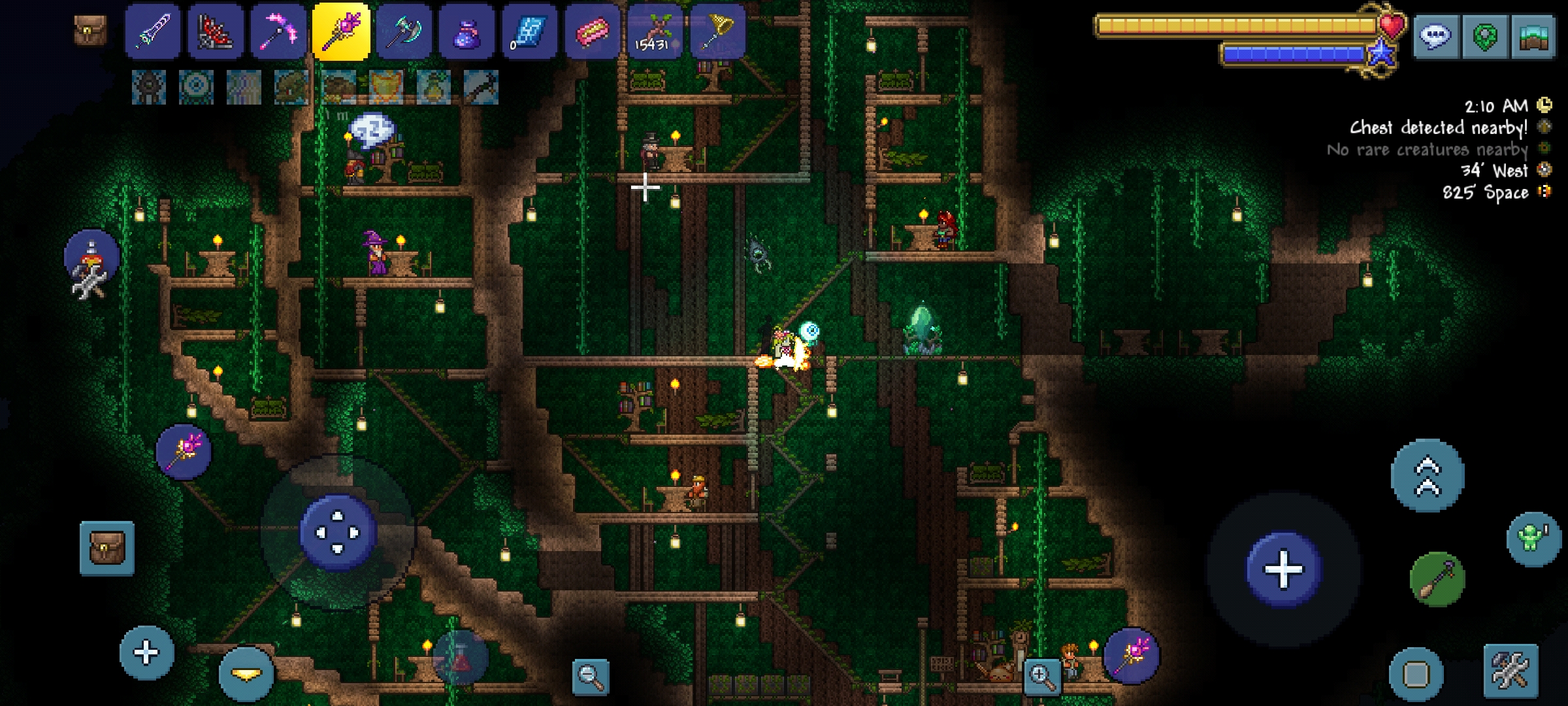Open the chat speech bubble
Viewport: 1568px width, 706px height.
(x=1435, y=37)
